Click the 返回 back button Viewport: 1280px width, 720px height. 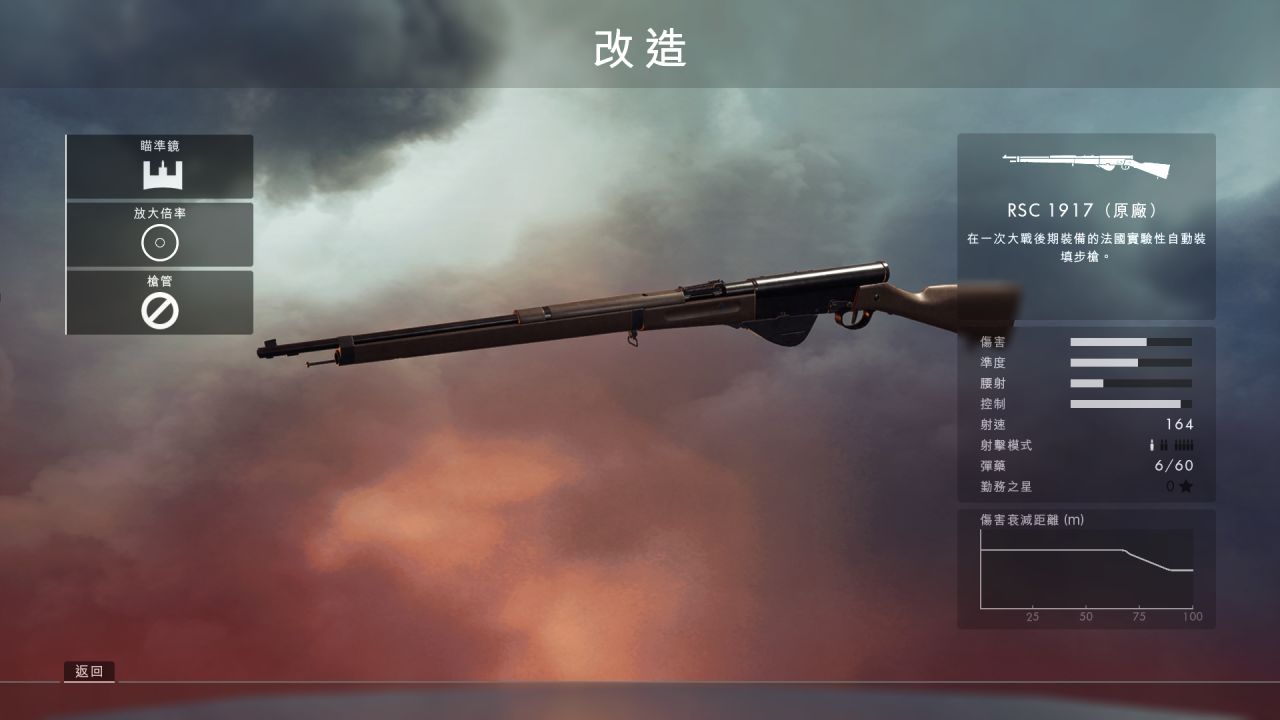click(x=89, y=671)
